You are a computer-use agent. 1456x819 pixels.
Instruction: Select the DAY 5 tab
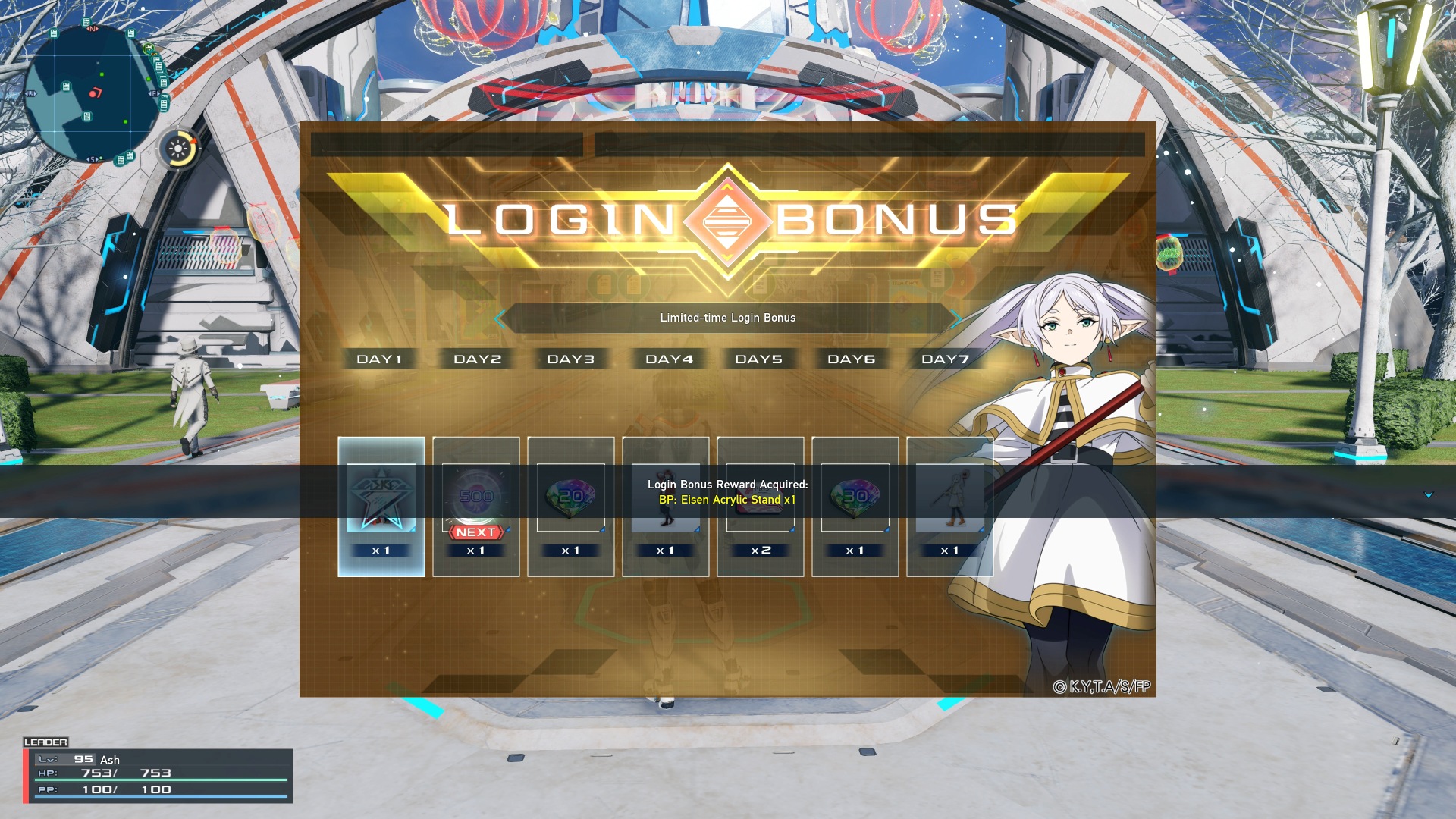pos(760,359)
